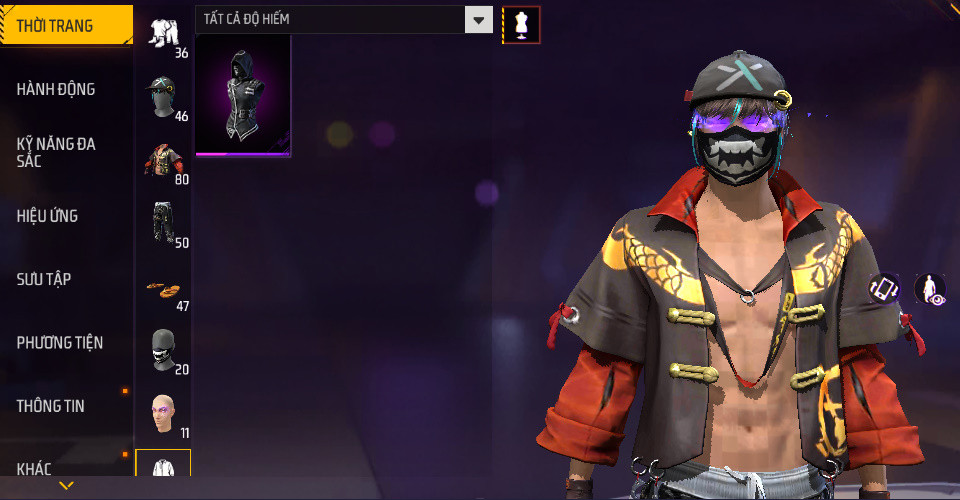The image size is (960, 500).
Task: Show the Phương Tiện tab
Action: tap(66, 343)
